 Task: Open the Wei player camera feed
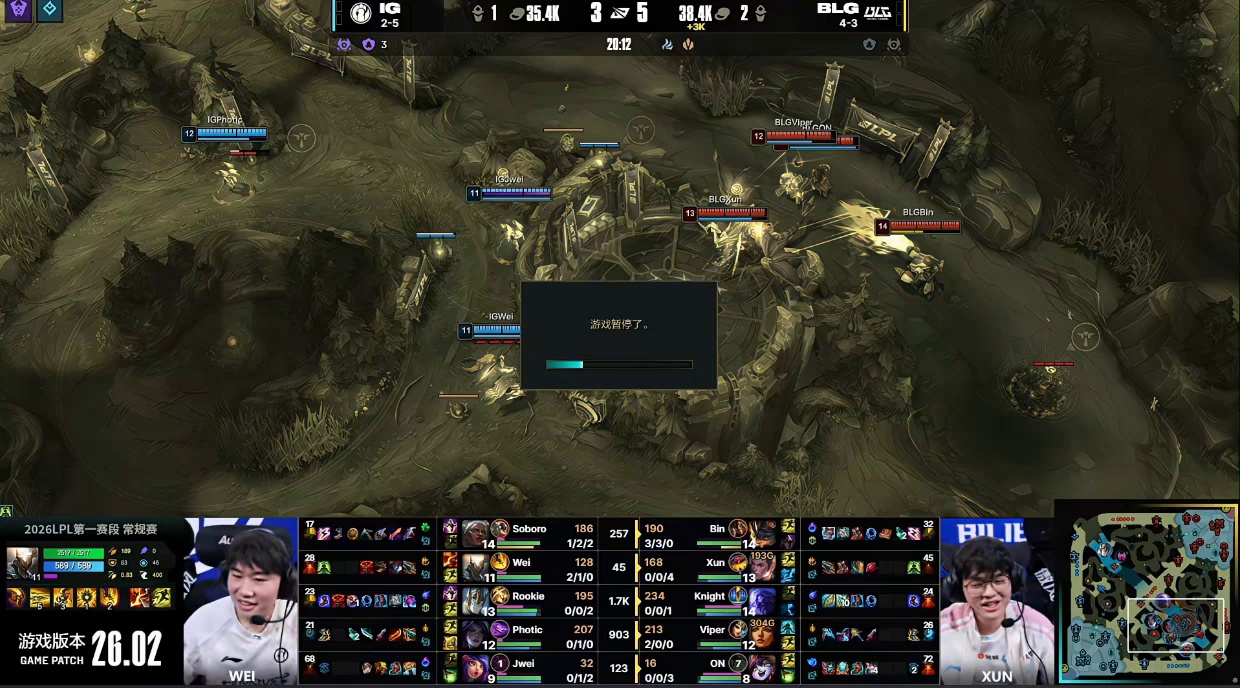pos(241,600)
